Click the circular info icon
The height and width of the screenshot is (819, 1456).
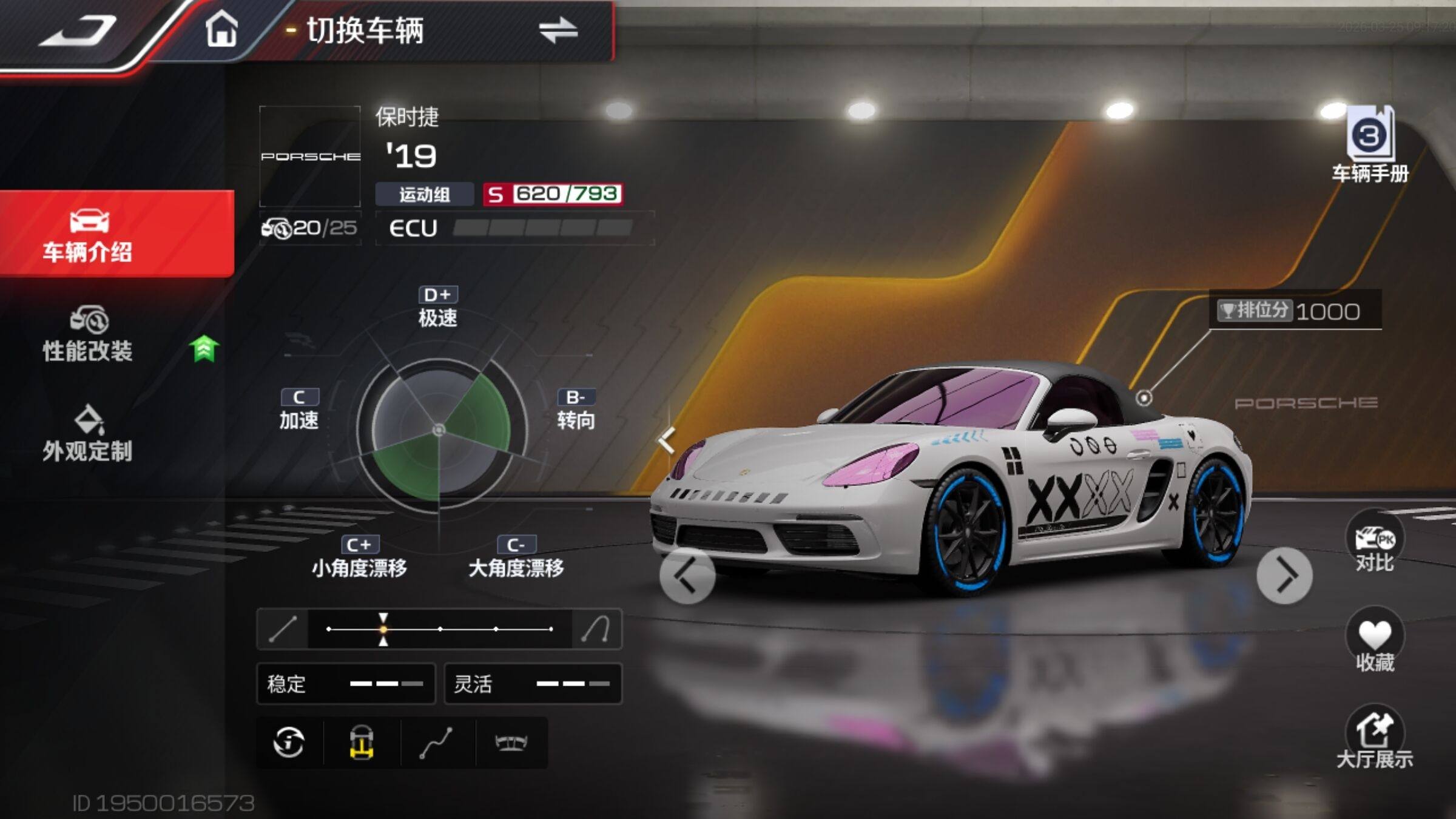click(289, 742)
